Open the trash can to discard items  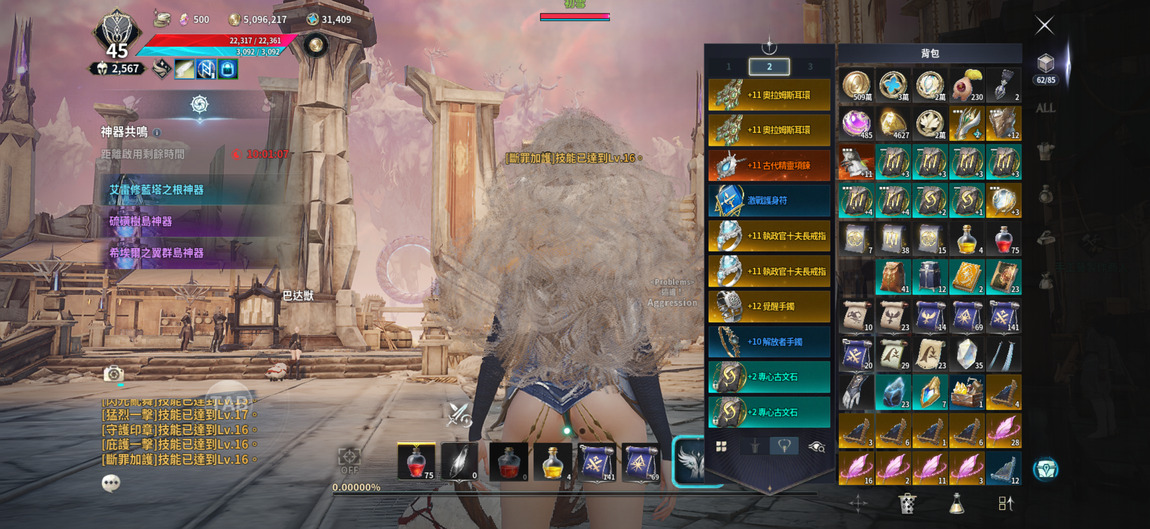pyautogui.click(x=907, y=503)
